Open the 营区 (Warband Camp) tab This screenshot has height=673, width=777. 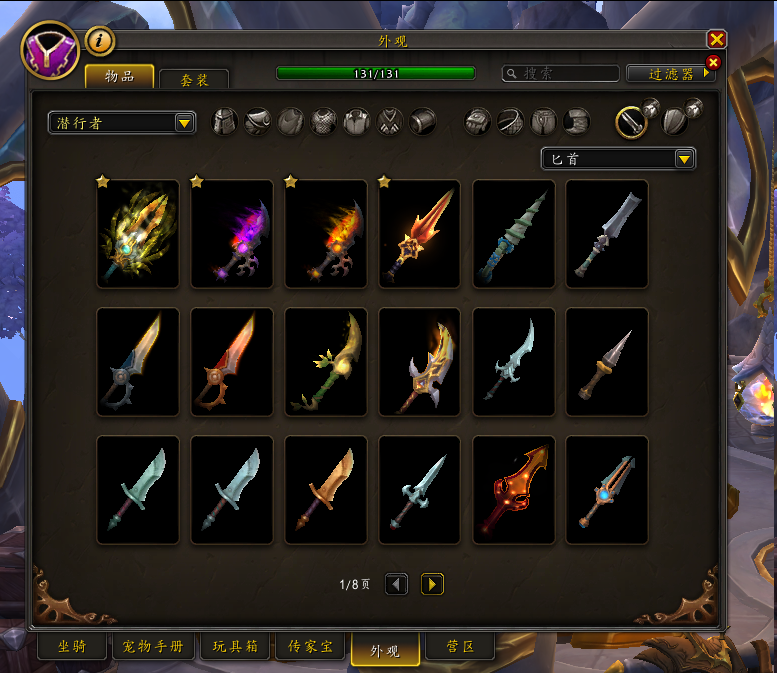[459, 647]
